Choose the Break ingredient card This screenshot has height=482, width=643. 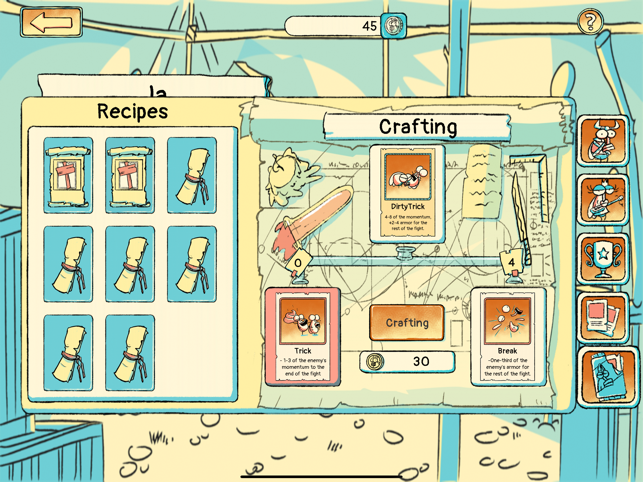tap(507, 336)
